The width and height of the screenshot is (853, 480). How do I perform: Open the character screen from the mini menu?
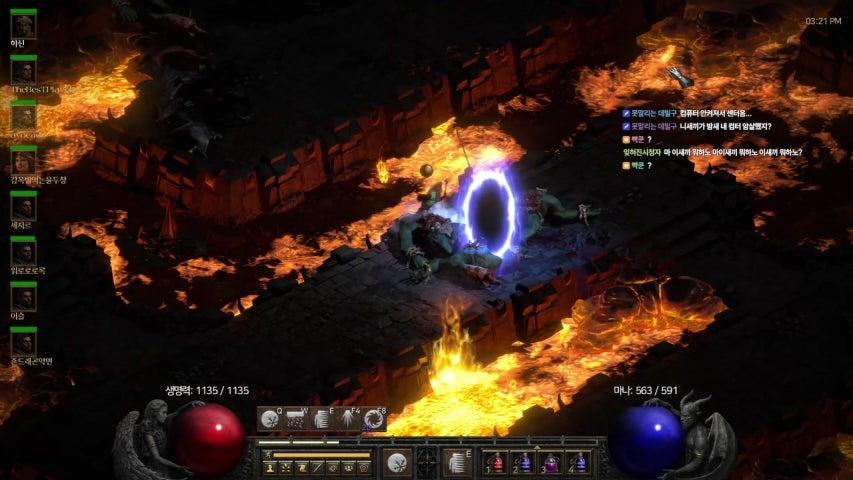click(x=270, y=468)
